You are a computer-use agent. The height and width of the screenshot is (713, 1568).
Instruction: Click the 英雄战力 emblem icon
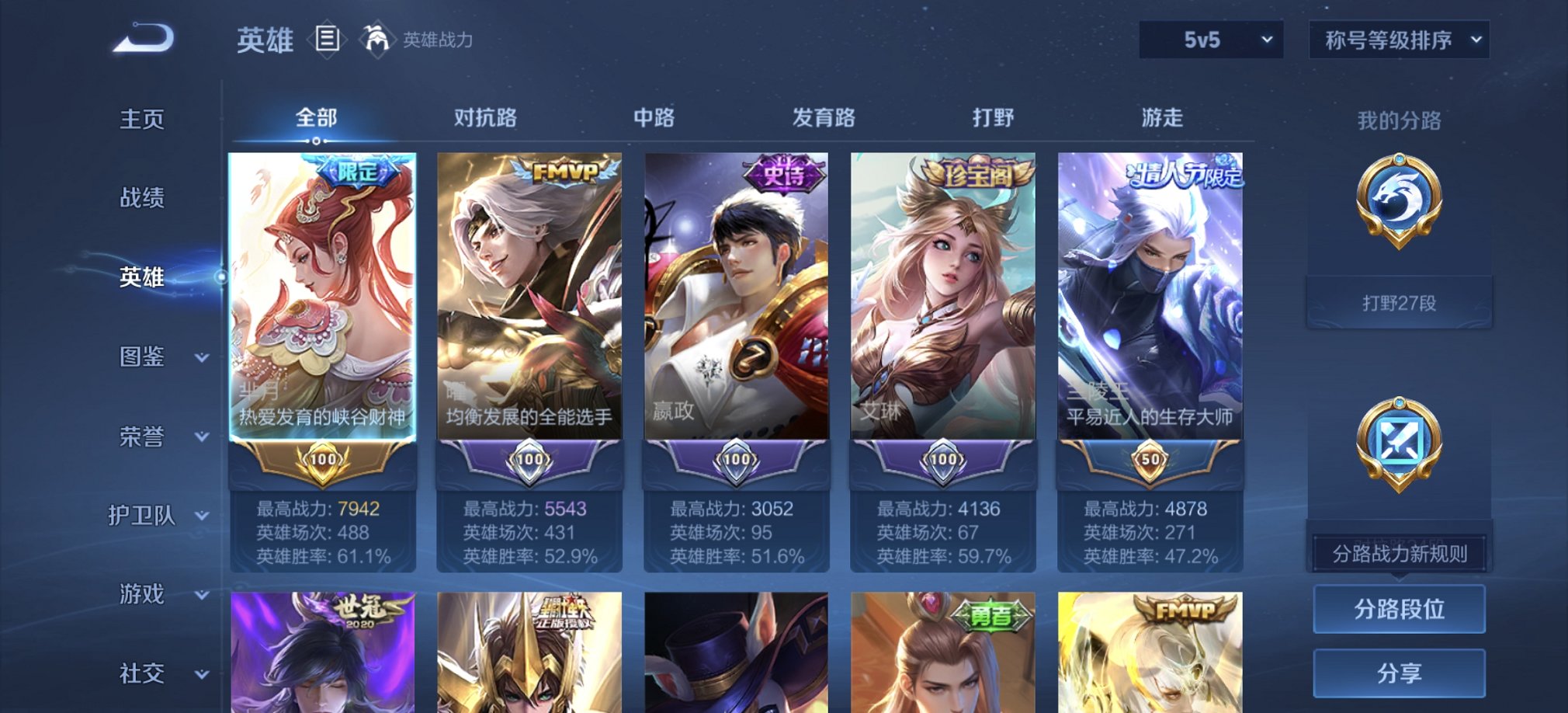(378, 37)
